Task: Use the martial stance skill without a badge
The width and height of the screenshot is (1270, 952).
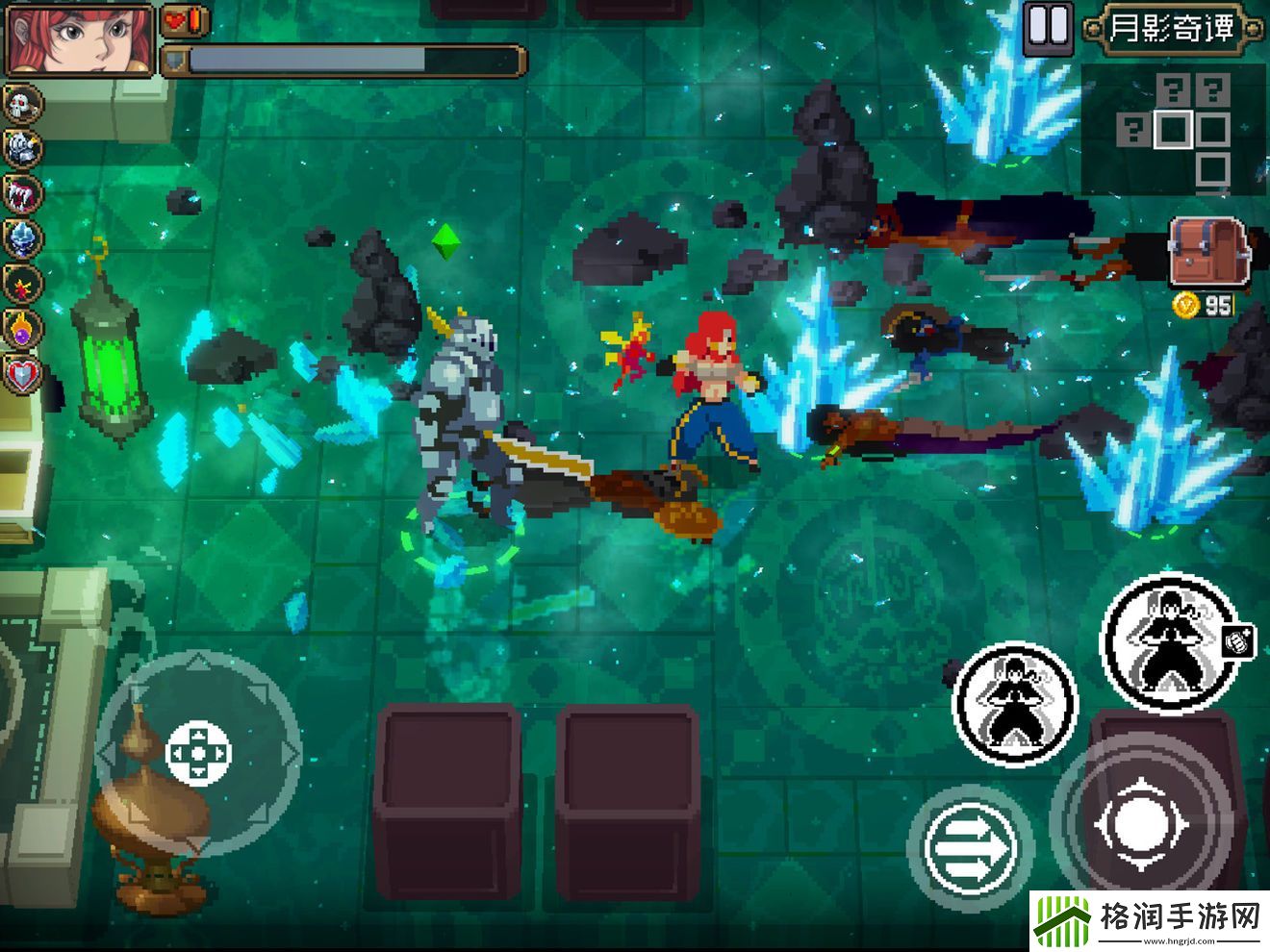Action: point(1015,703)
